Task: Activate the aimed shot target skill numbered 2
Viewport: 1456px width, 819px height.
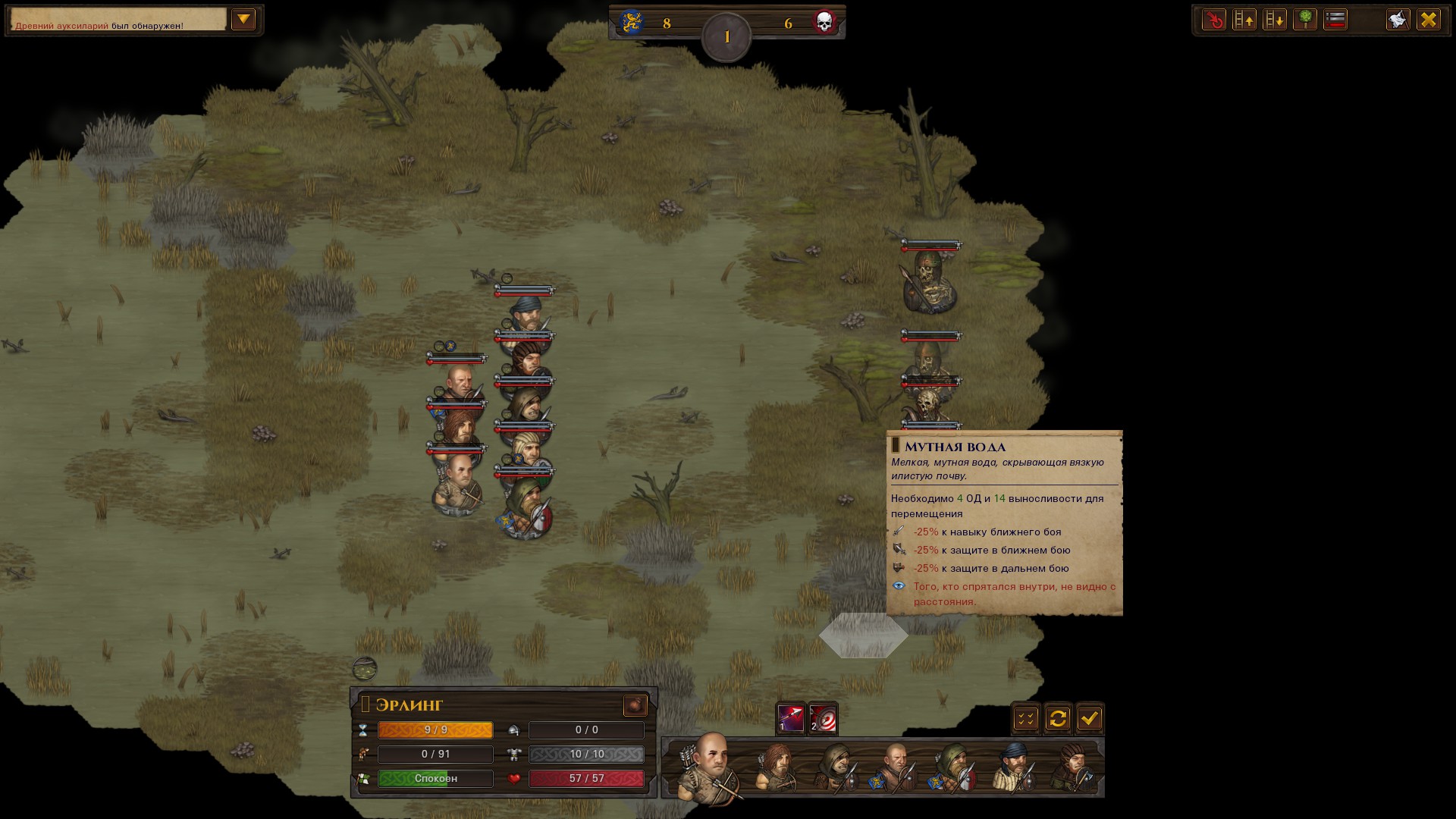Action: click(x=823, y=718)
